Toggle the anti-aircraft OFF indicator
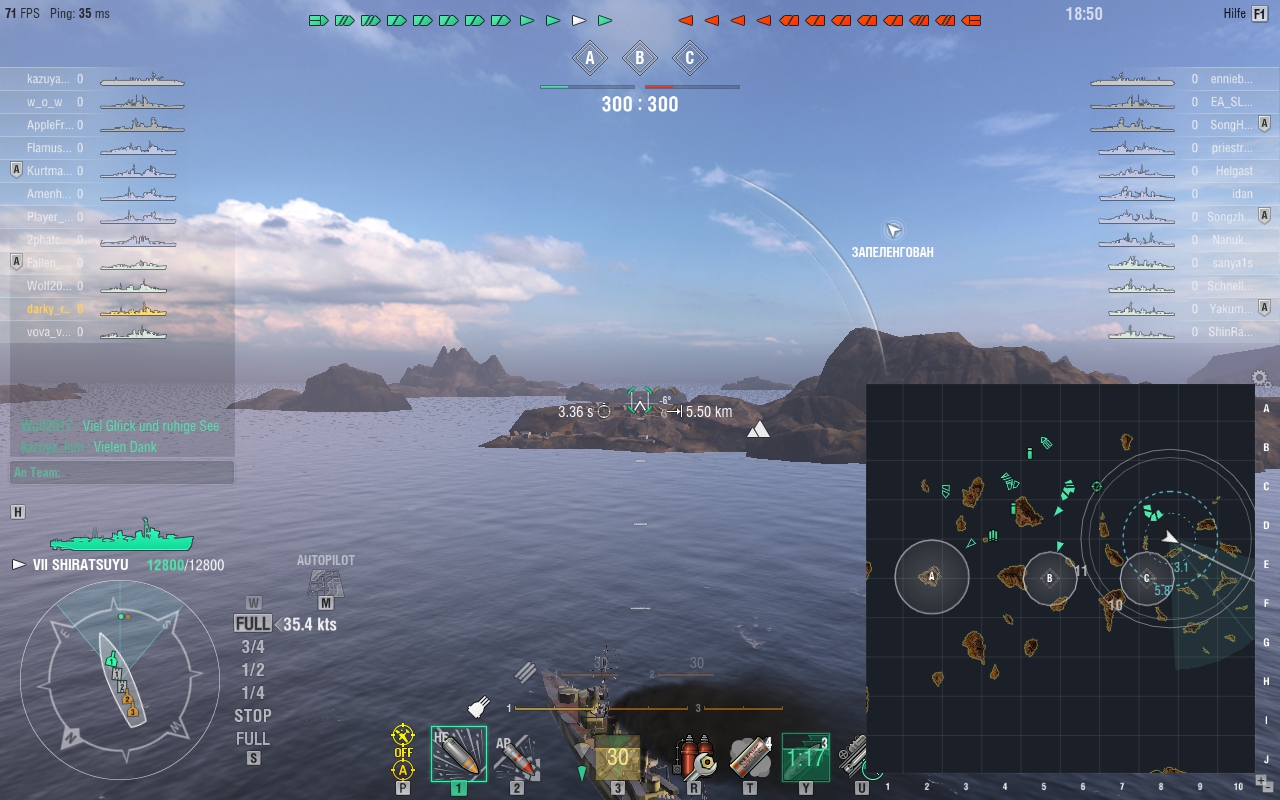1280x800 pixels. tap(403, 744)
